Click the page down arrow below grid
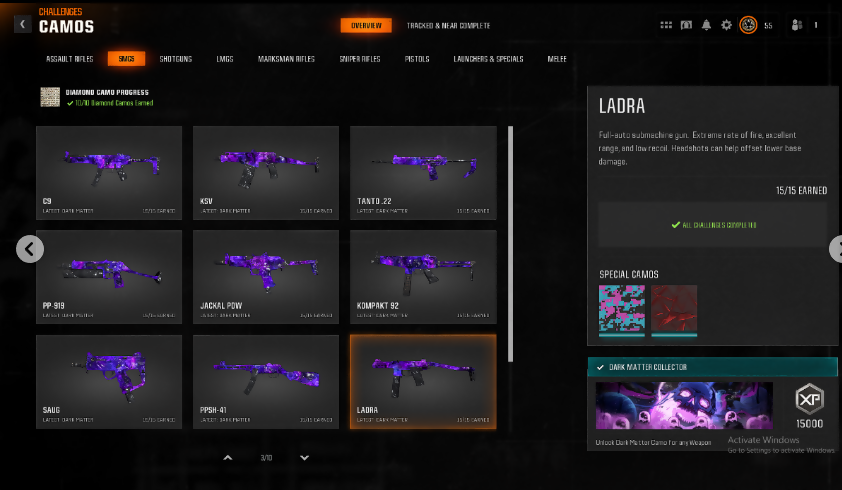 (x=304, y=458)
